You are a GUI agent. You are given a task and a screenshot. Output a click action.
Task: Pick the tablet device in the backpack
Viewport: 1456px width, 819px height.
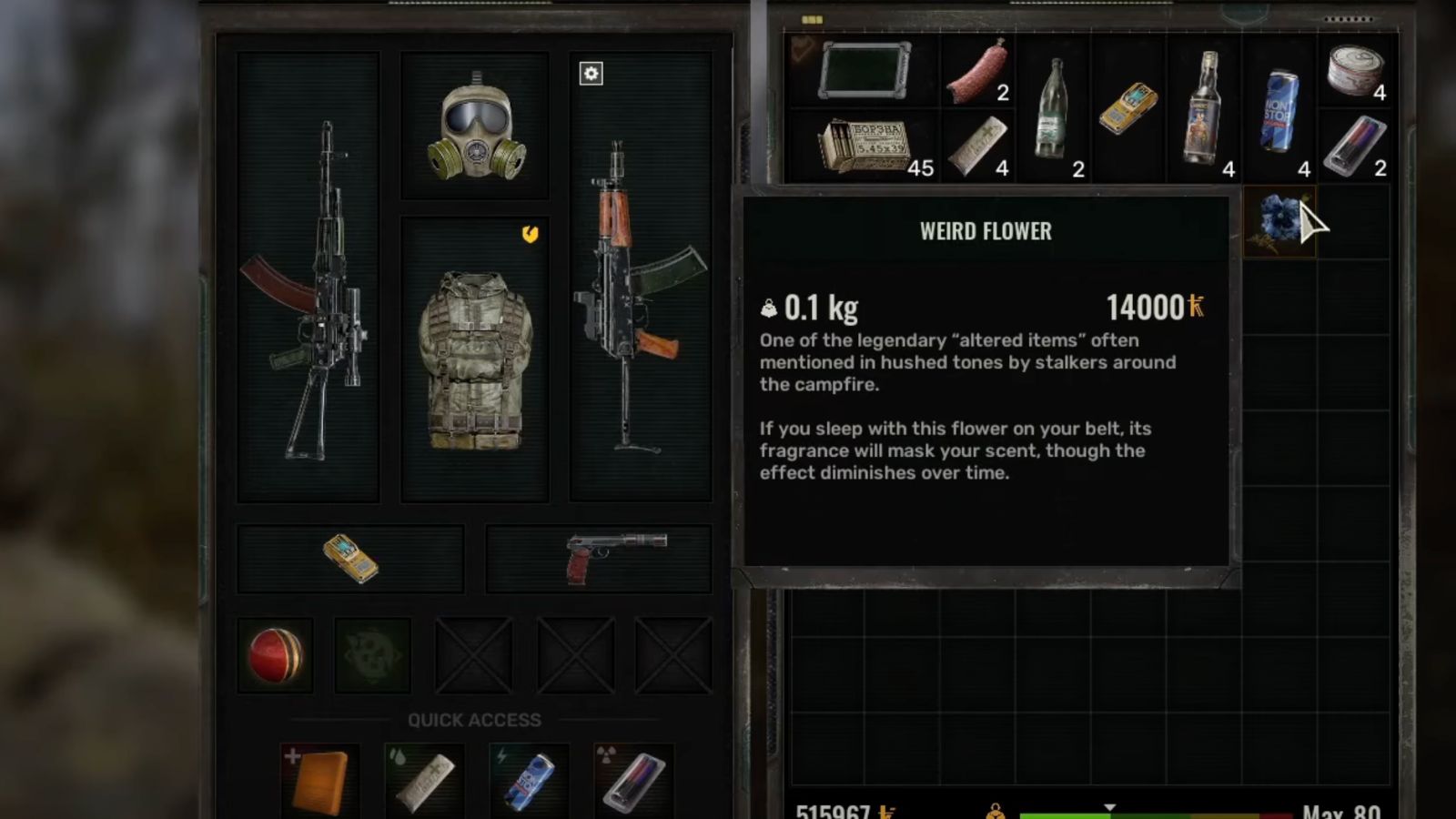pos(864,70)
